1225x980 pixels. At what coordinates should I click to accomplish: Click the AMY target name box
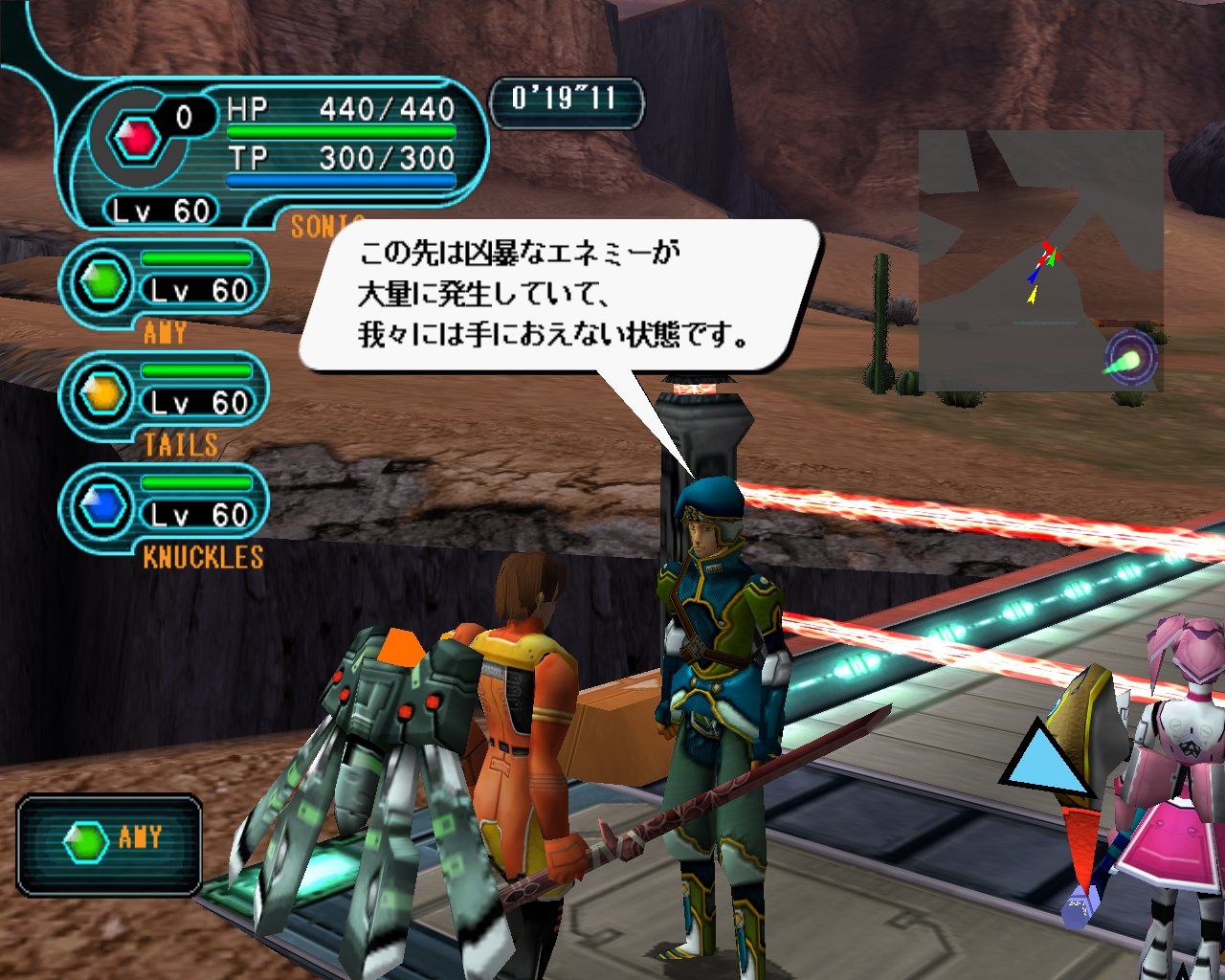coord(109,844)
